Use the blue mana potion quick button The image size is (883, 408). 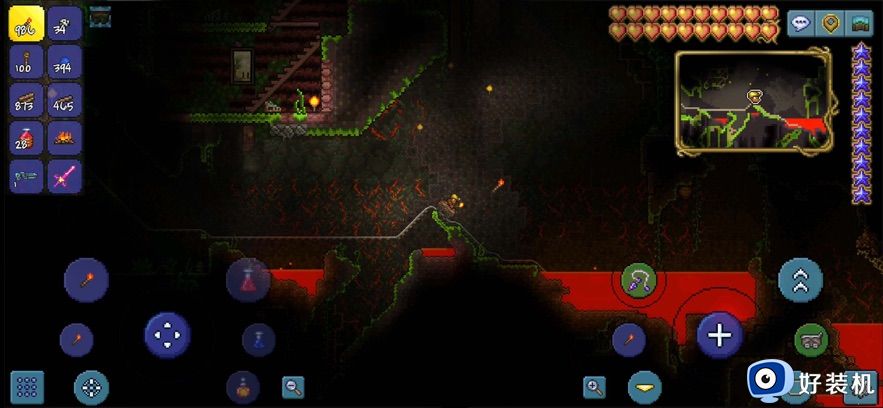(x=258, y=340)
